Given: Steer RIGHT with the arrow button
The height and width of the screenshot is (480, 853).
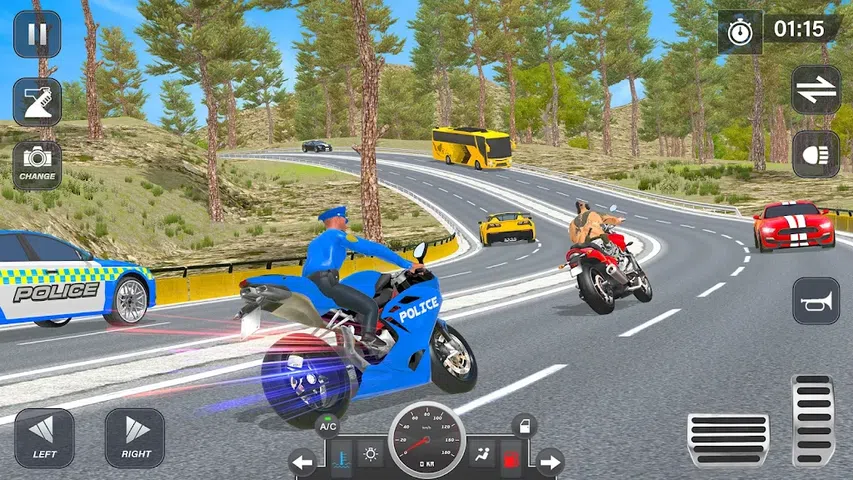Looking at the screenshot, I should point(134,438).
